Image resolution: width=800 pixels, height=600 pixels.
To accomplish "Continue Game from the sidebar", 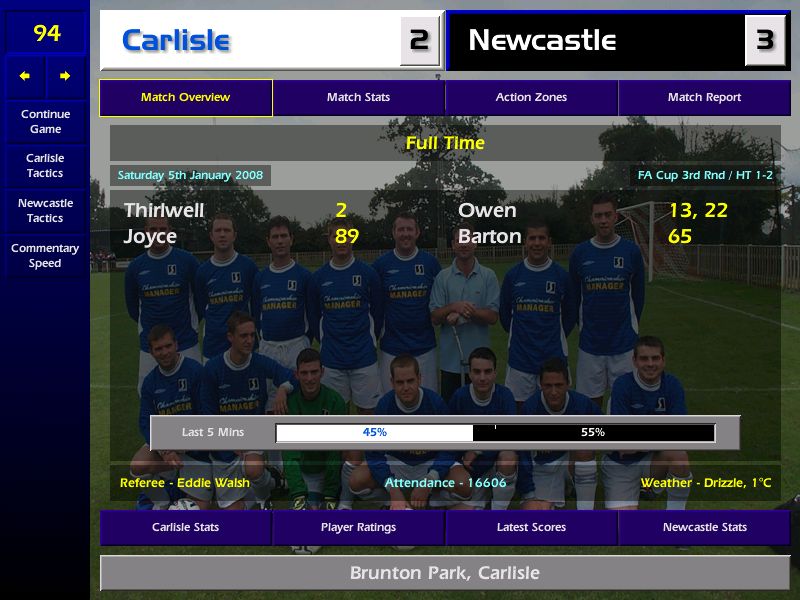I will [45, 121].
